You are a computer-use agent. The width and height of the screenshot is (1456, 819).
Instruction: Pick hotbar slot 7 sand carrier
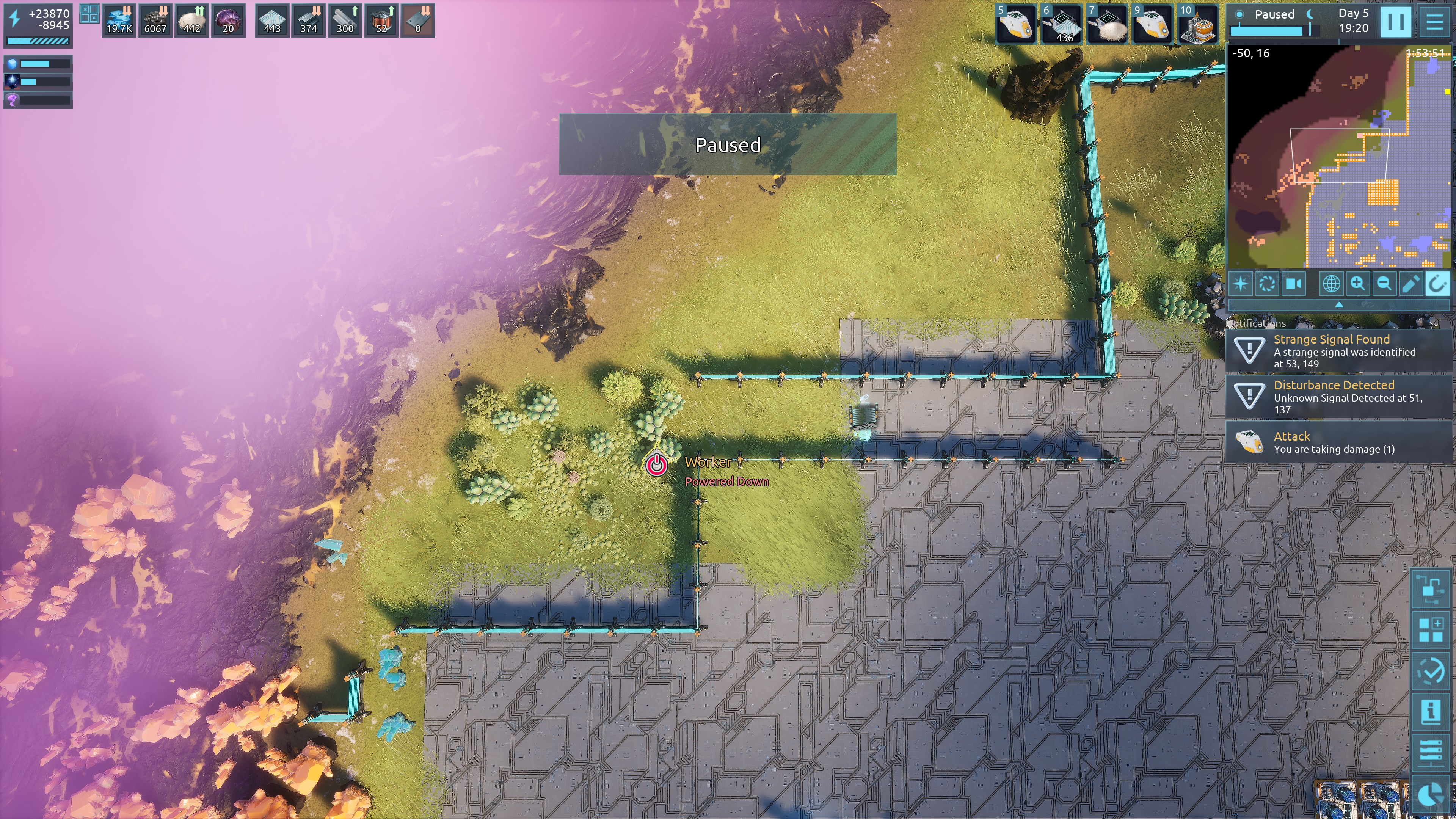pyautogui.click(x=1106, y=24)
